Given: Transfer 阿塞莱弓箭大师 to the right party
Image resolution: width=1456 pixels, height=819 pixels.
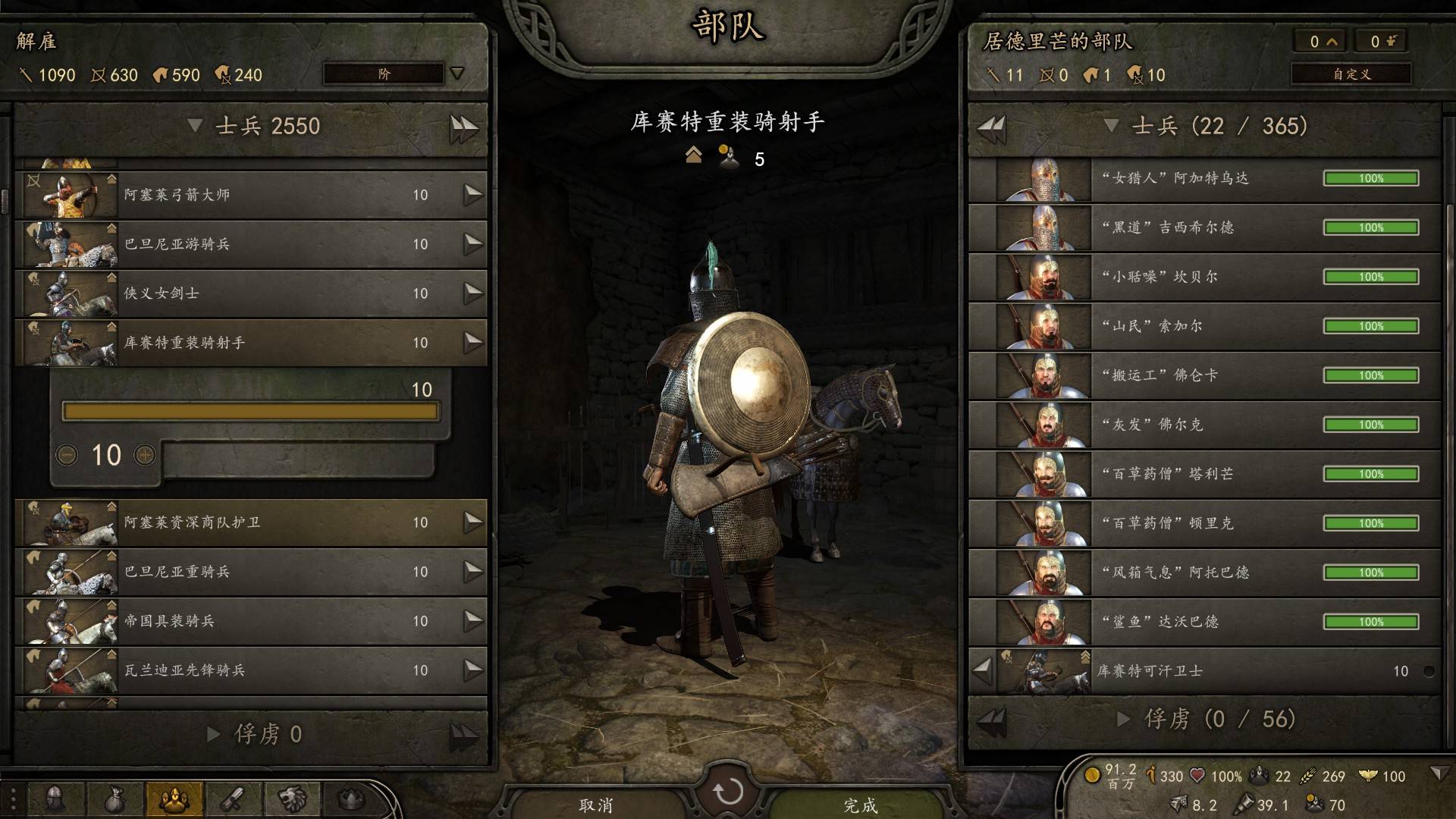Looking at the screenshot, I should click(x=472, y=195).
